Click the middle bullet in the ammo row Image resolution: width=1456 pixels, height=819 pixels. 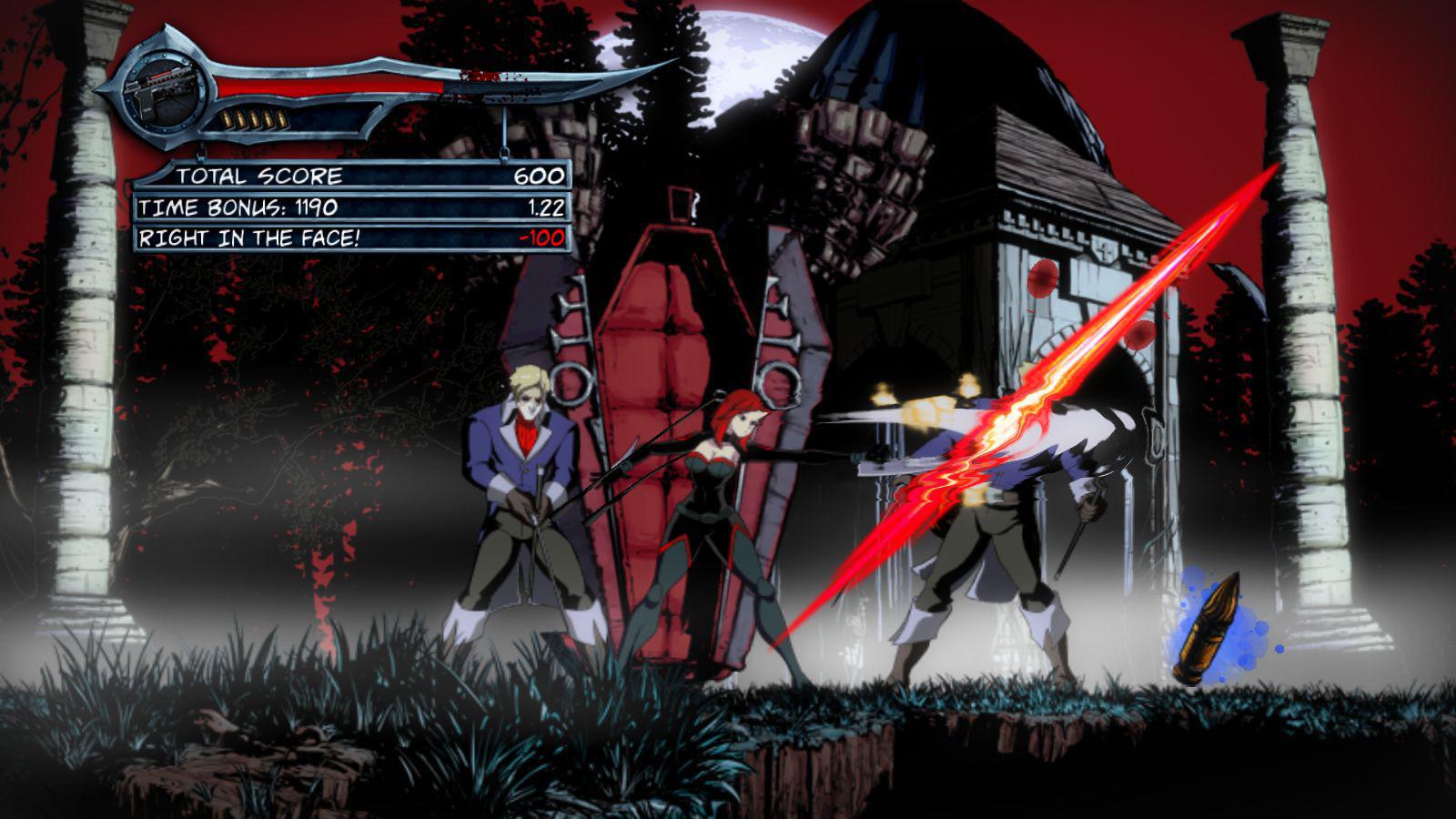[255, 118]
